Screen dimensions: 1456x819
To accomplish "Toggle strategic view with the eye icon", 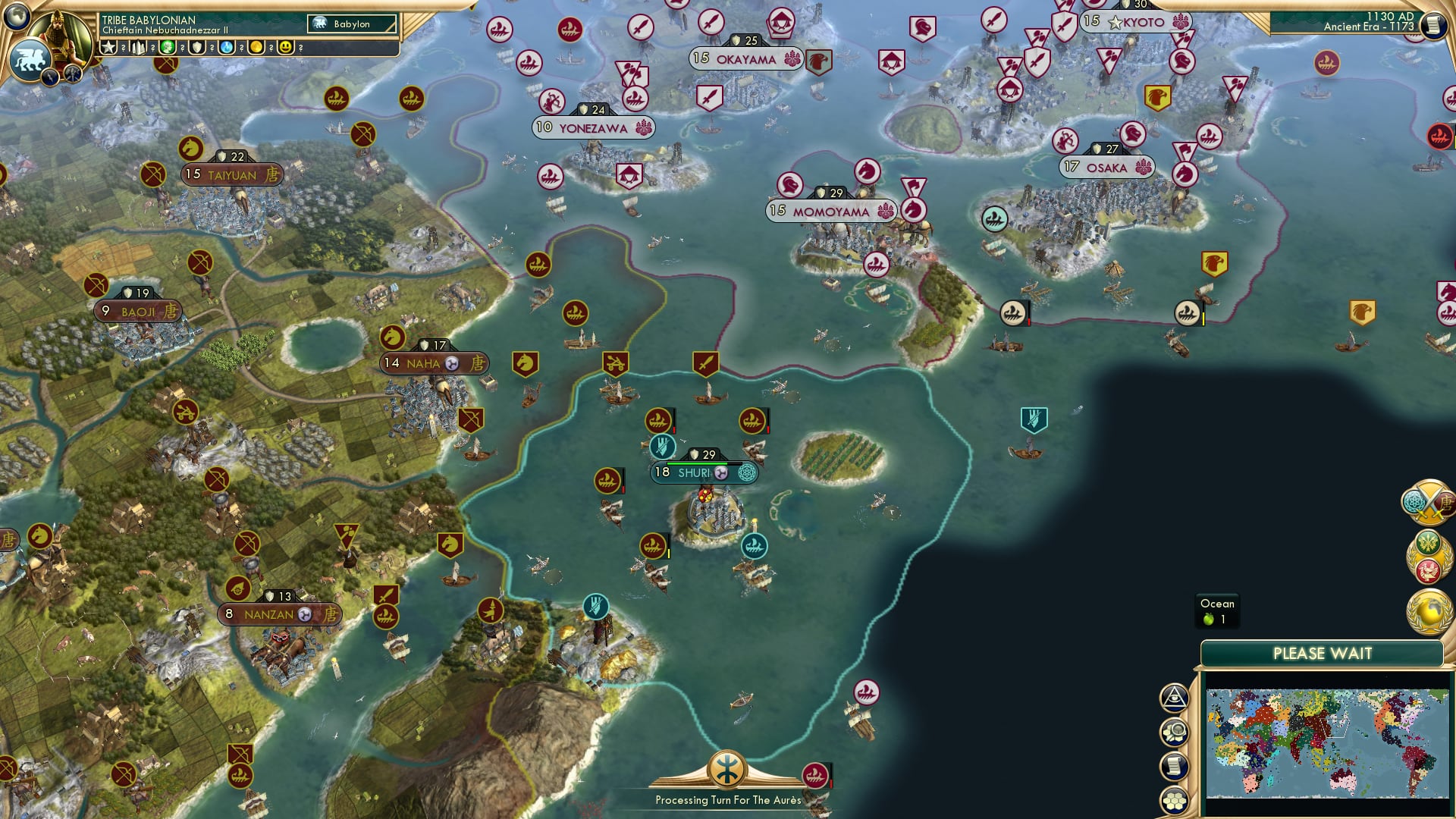I will (x=1175, y=697).
